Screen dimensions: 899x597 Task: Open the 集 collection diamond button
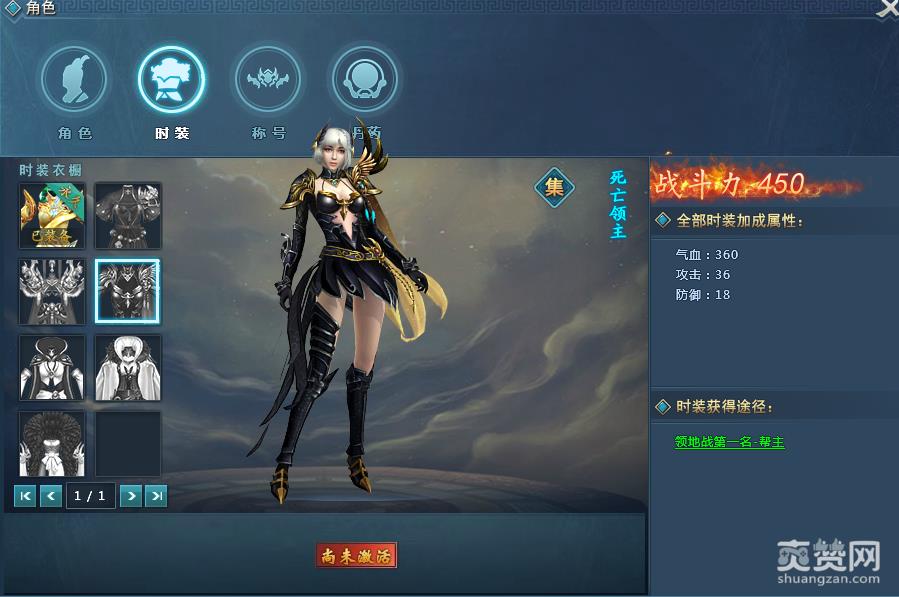click(x=554, y=186)
